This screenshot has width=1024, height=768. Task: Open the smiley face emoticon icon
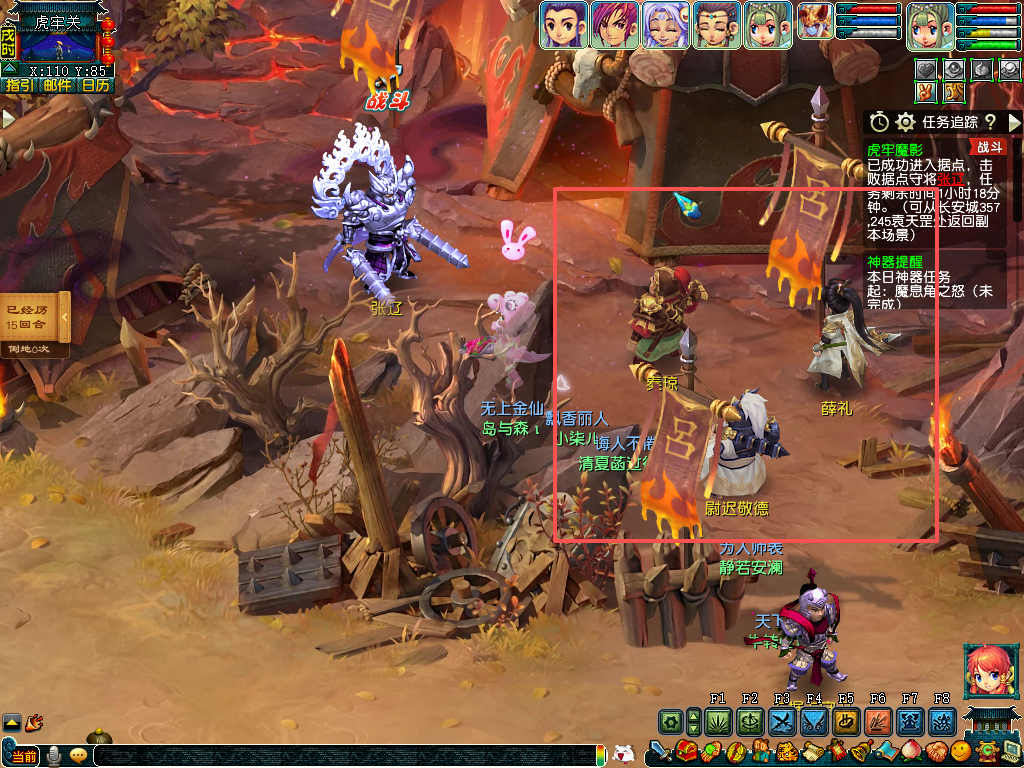(x=961, y=752)
